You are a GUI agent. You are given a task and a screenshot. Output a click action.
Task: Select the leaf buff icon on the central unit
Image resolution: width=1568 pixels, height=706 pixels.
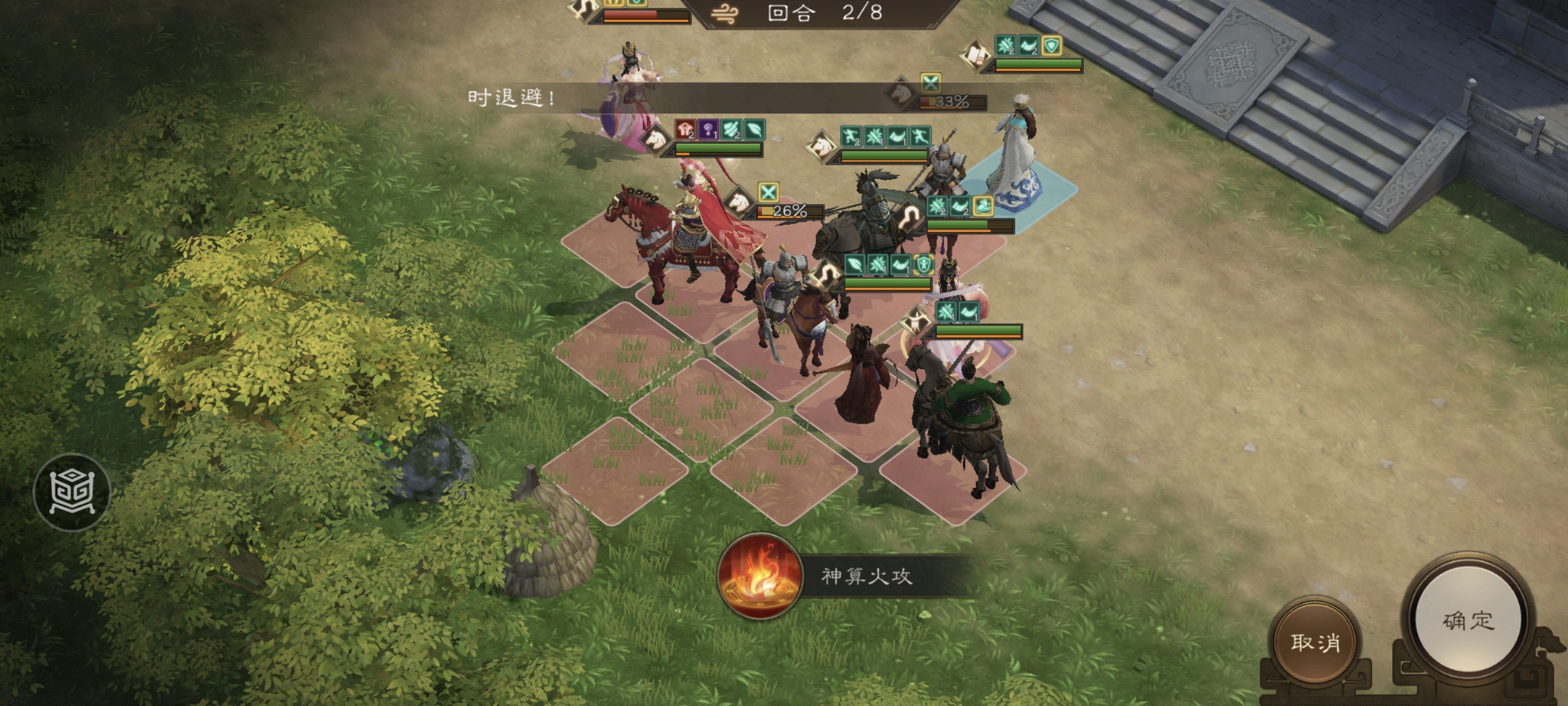coord(855,264)
